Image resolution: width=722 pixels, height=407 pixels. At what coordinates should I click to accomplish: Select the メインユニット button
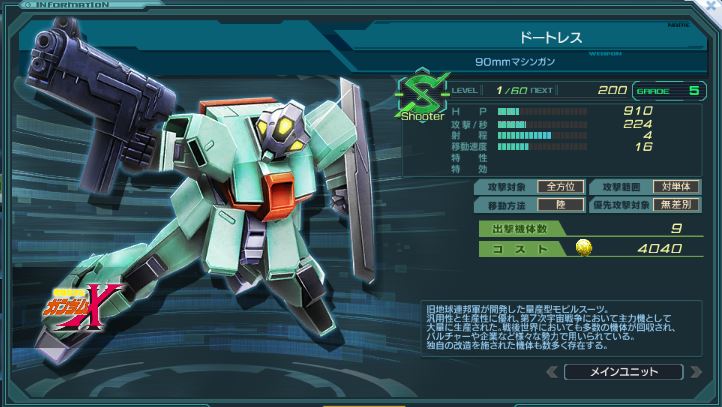pos(623,372)
